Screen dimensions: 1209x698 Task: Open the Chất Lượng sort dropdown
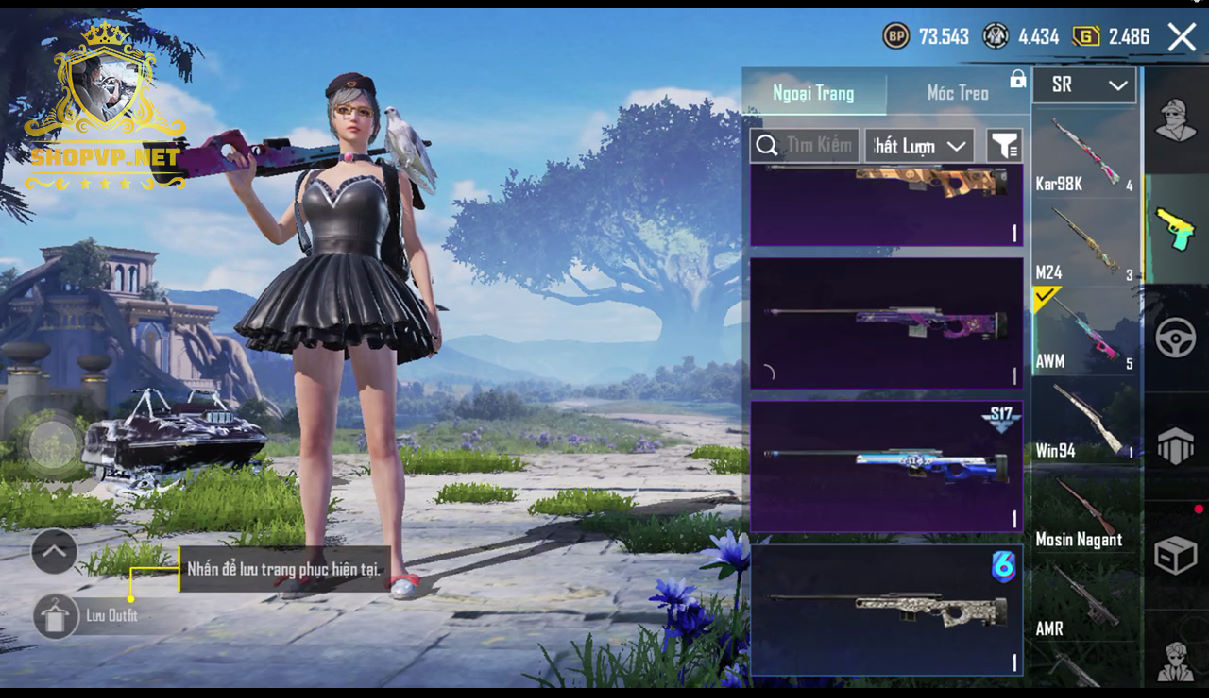(920, 146)
